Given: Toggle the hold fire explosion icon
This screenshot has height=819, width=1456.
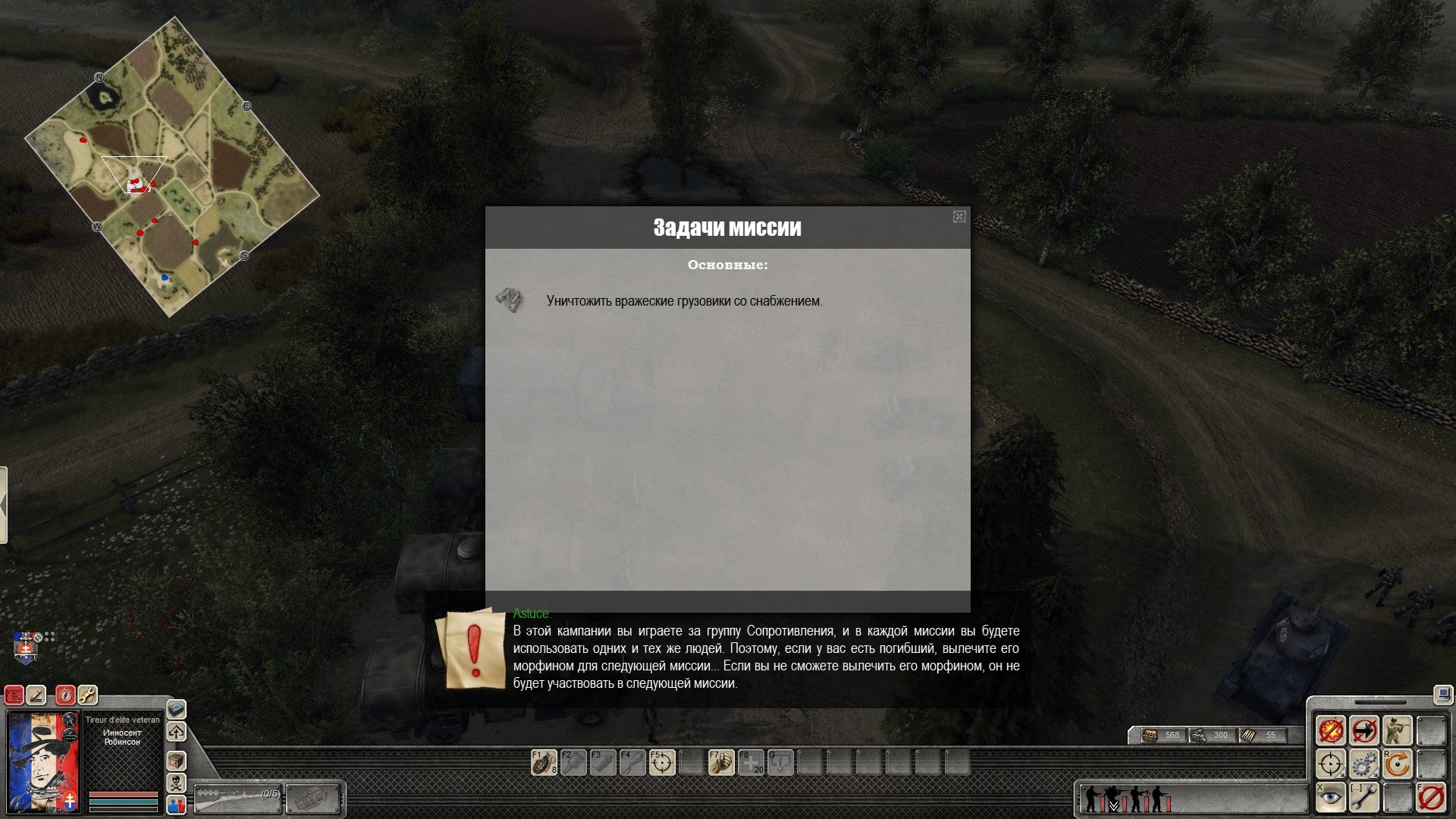Looking at the screenshot, I should click(x=1331, y=731).
